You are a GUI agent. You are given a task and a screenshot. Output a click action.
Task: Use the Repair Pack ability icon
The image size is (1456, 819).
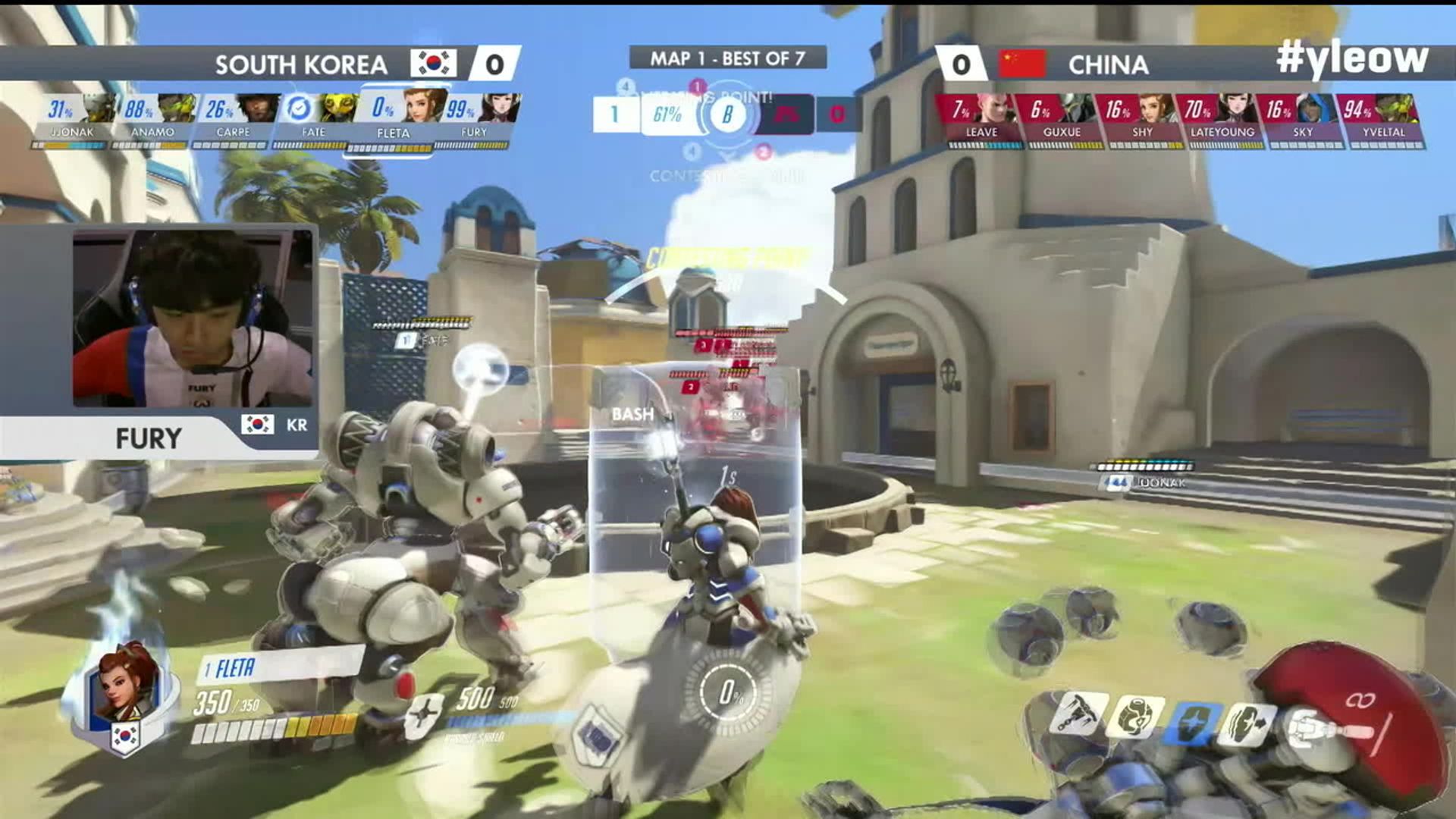pos(1134,717)
